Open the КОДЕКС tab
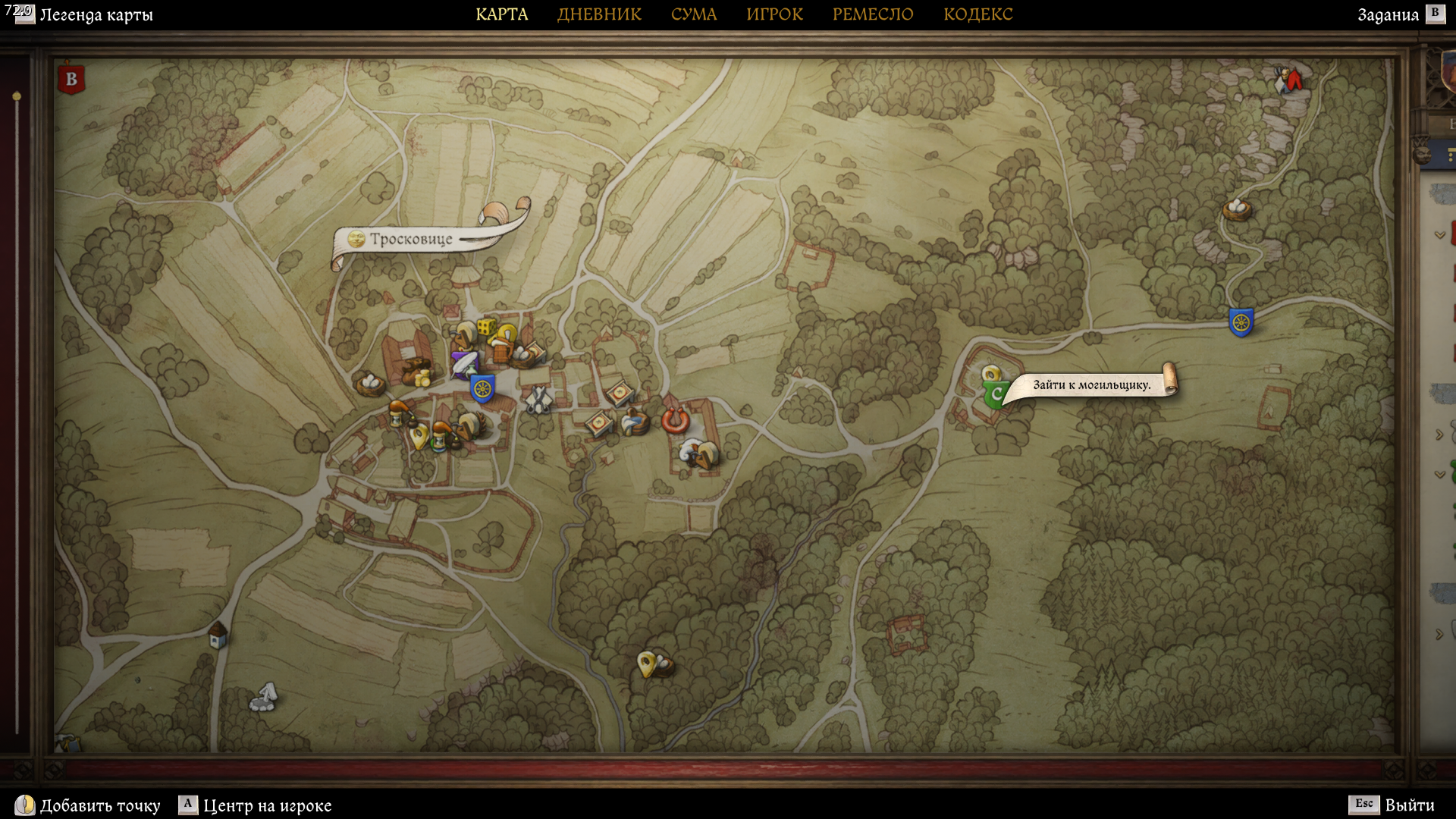Screen dimensions: 1456x819 tap(977, 14)
